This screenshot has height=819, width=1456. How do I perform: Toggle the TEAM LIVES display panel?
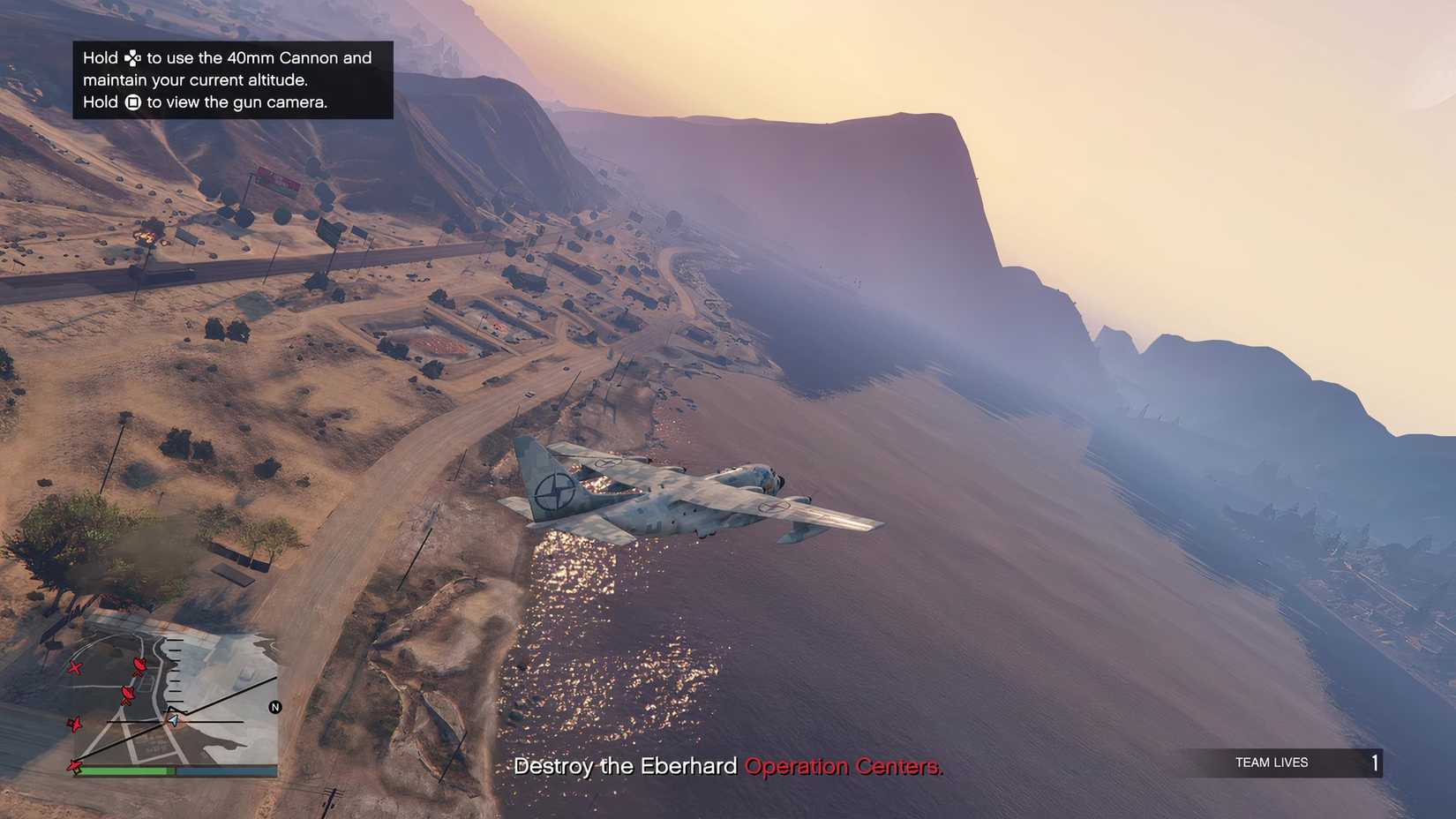1288,763
